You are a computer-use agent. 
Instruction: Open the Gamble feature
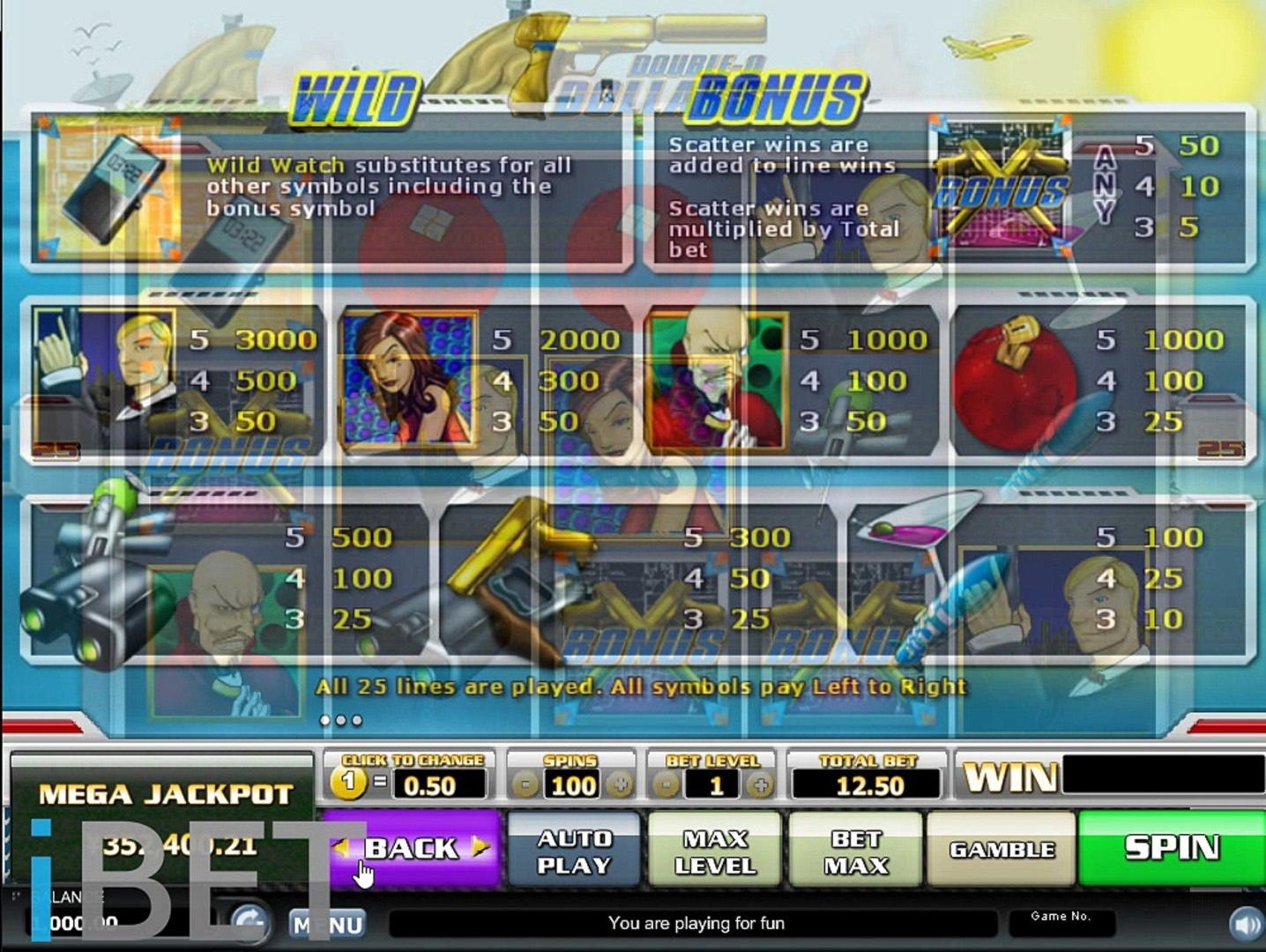(1002, 850)
